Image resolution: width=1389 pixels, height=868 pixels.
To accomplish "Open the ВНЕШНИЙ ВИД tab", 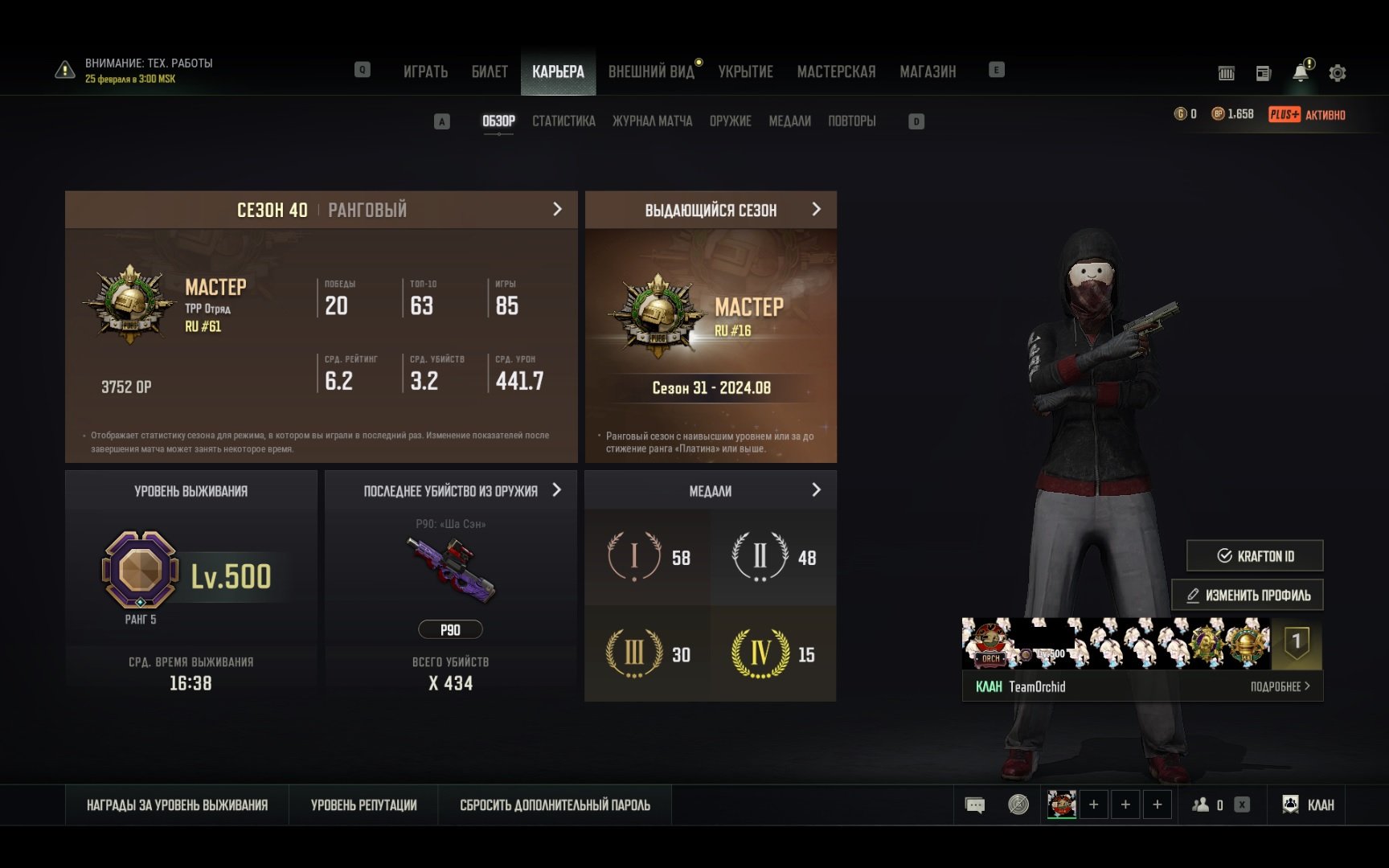I will [651, 72].
